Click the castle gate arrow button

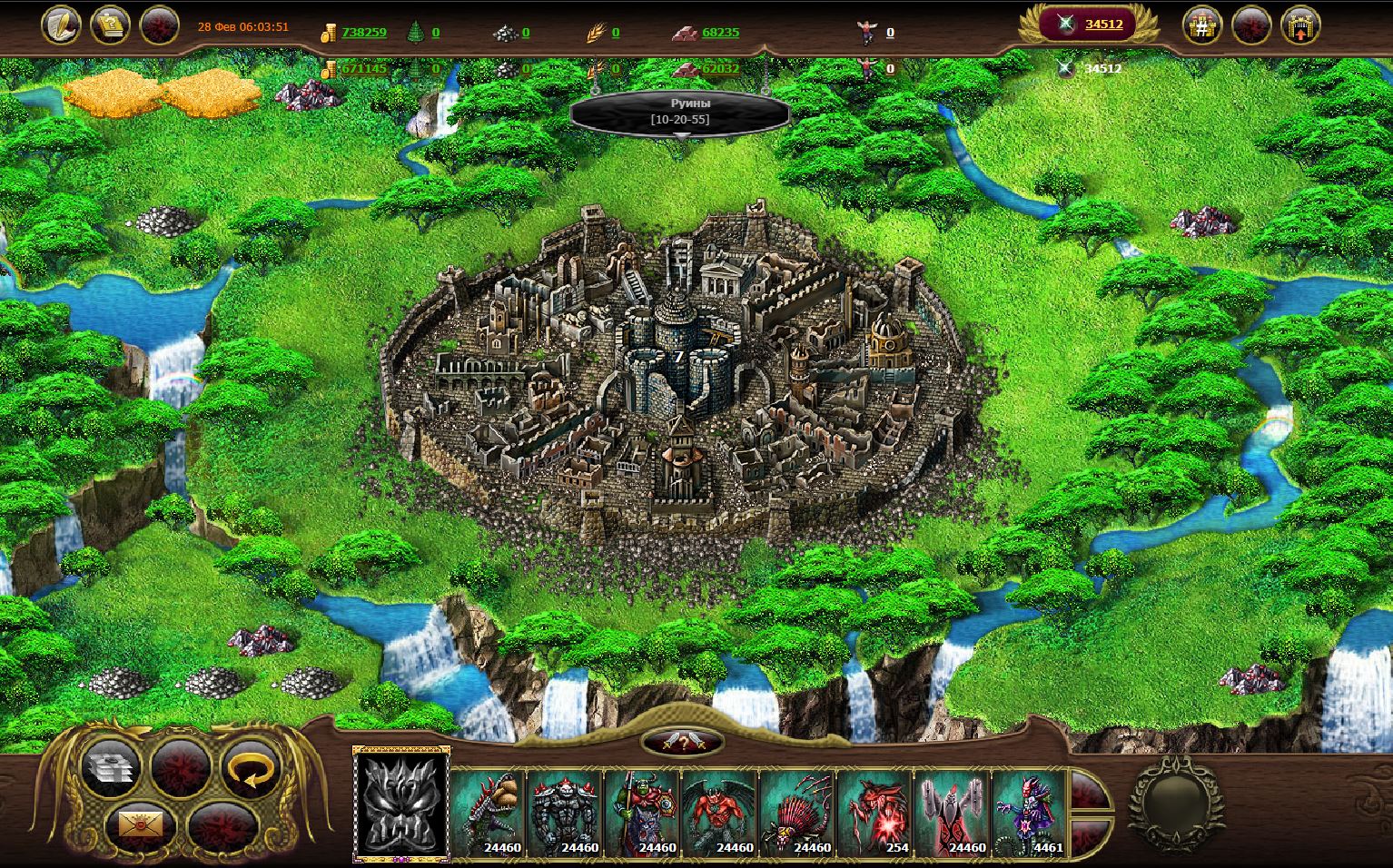pyautogui.click(x=1299, y=25)
